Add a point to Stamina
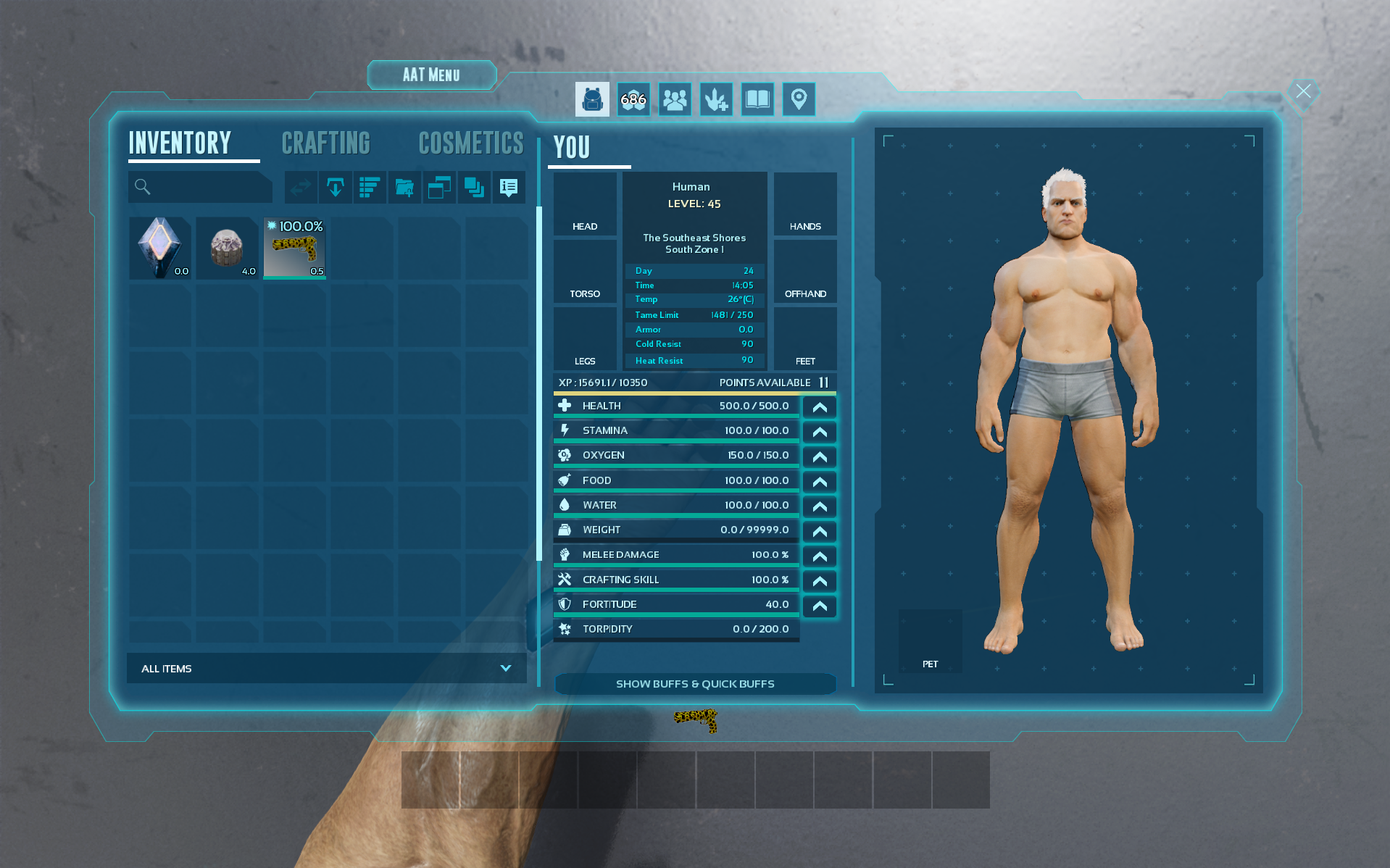Screen dimensions: 1390x868 coord(820,432)
